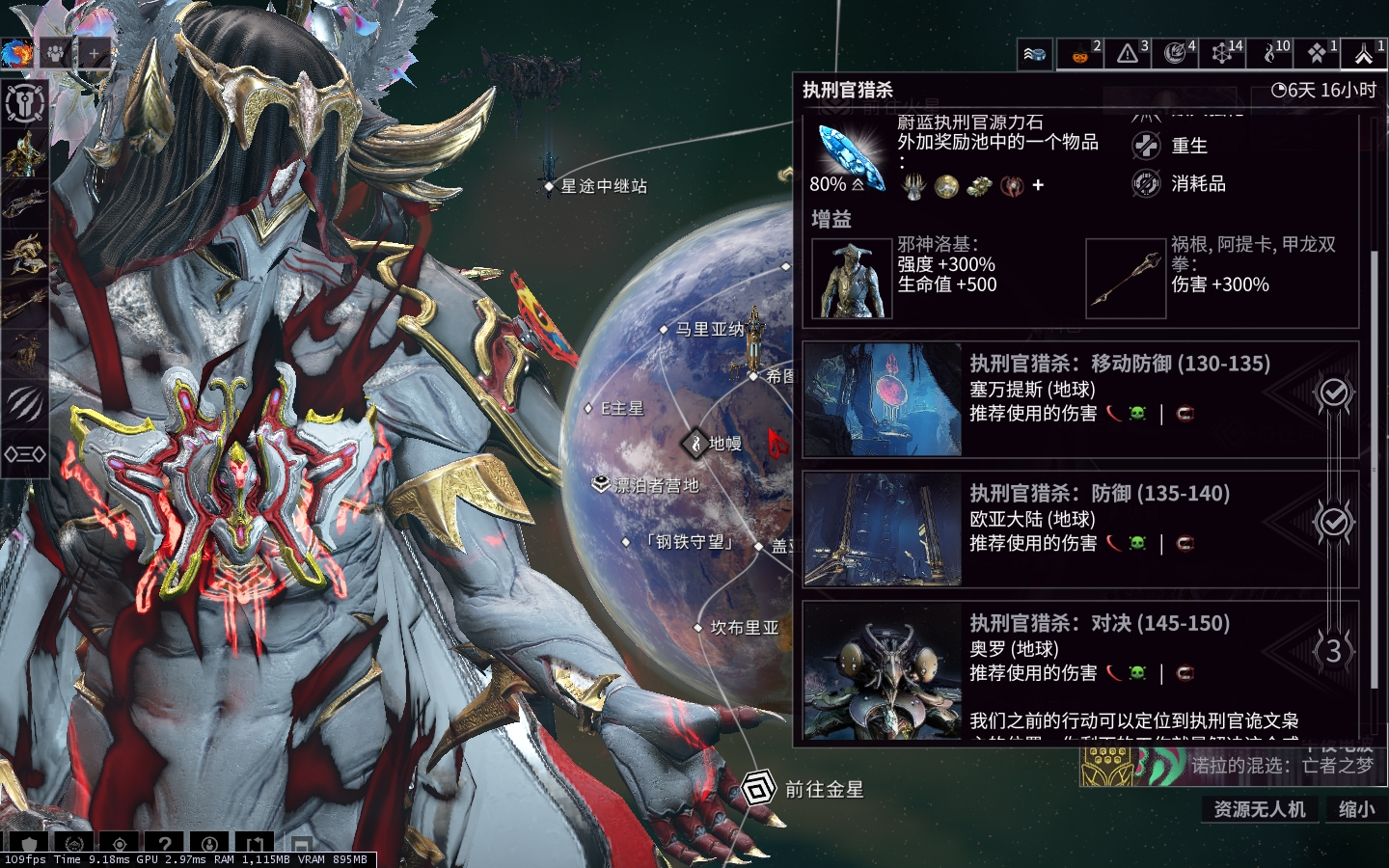The image size is (1389, 868).
Task: Open the Sortie tab
Action: (1318, 54)
